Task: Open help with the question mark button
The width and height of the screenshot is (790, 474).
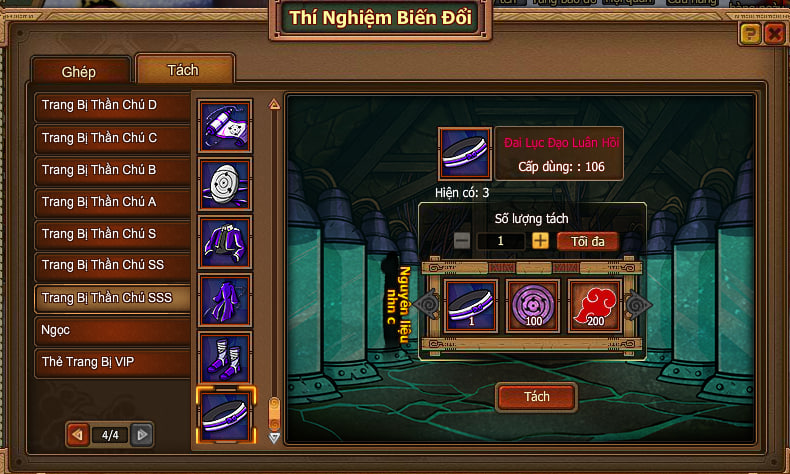Action: (749, 34)
